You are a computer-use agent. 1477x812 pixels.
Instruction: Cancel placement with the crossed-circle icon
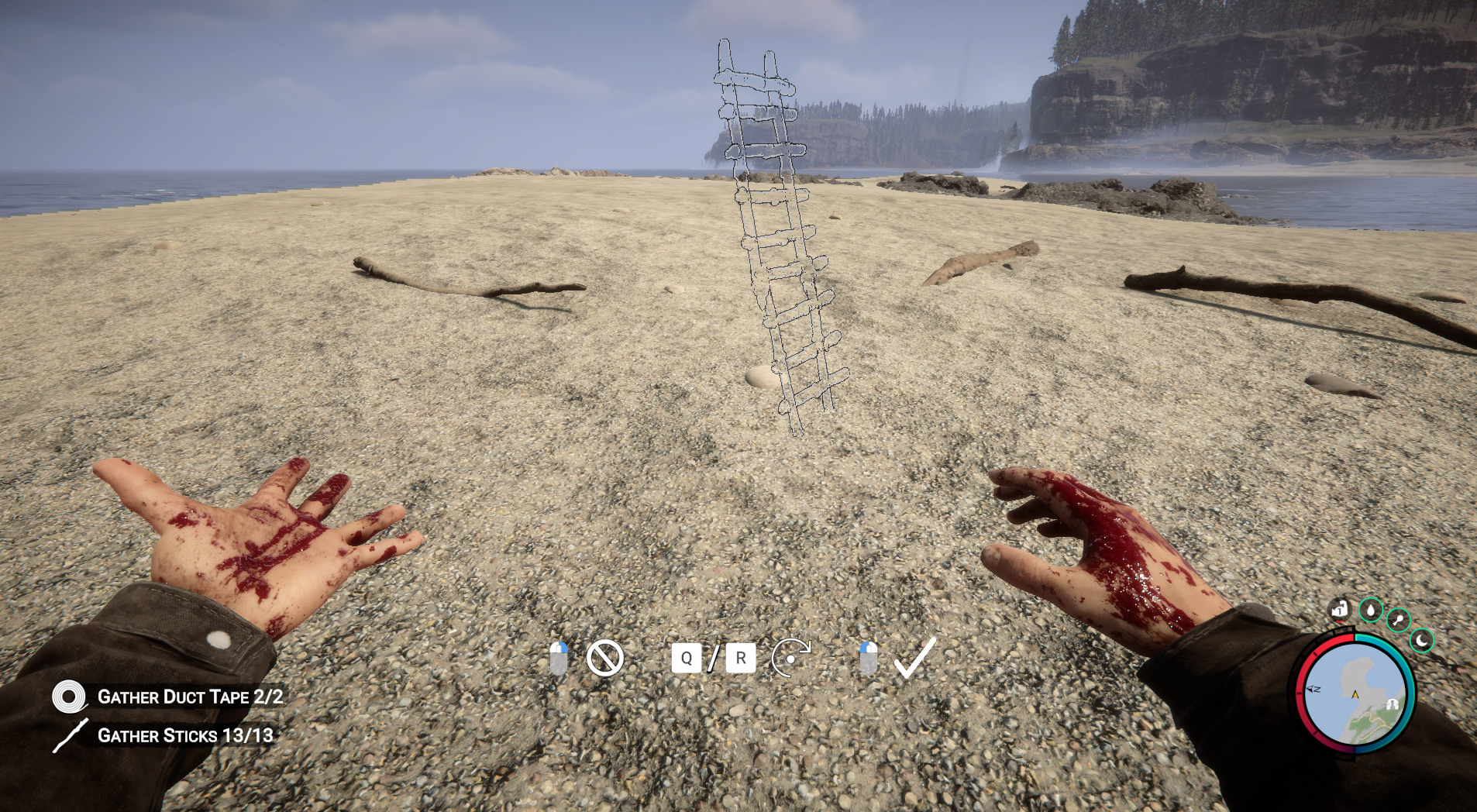[604, 659]
